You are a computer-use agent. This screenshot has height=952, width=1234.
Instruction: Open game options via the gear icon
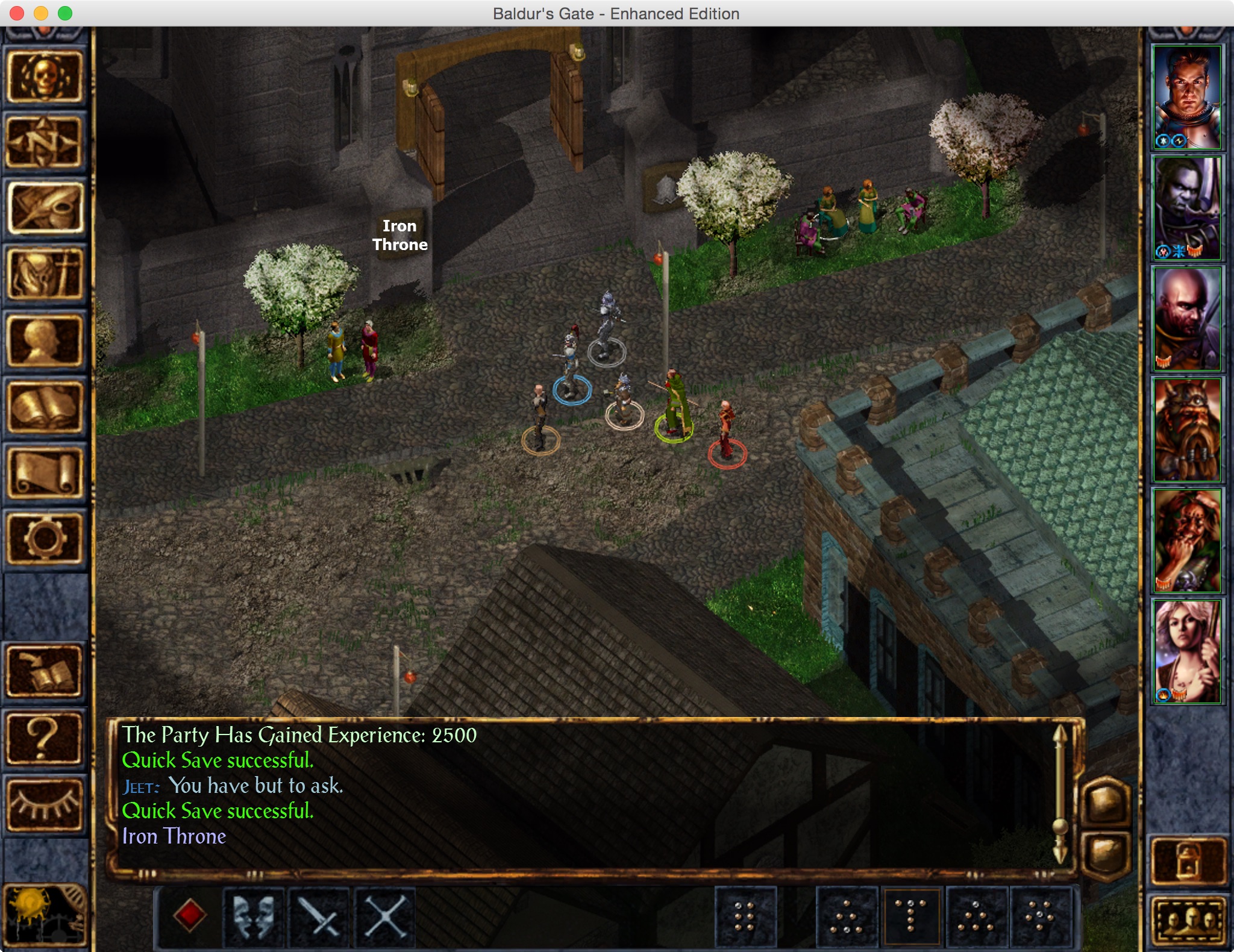click(x=45, y=539)
